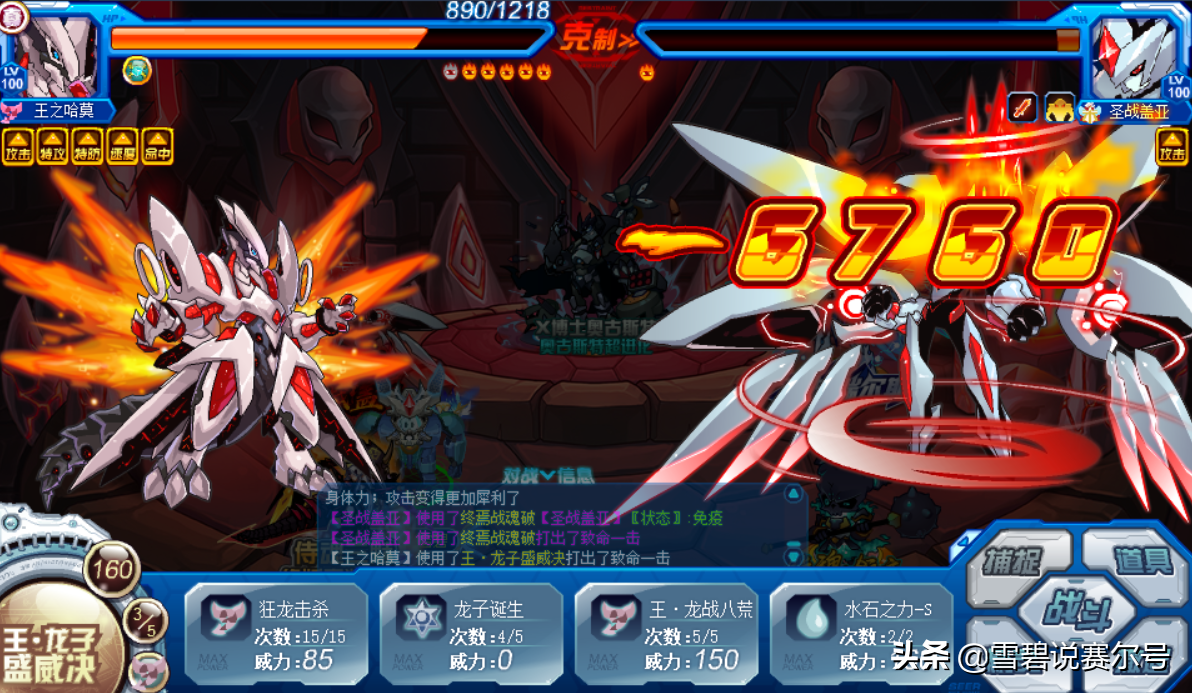Click the 命中 buff icon

click(157, 146)
